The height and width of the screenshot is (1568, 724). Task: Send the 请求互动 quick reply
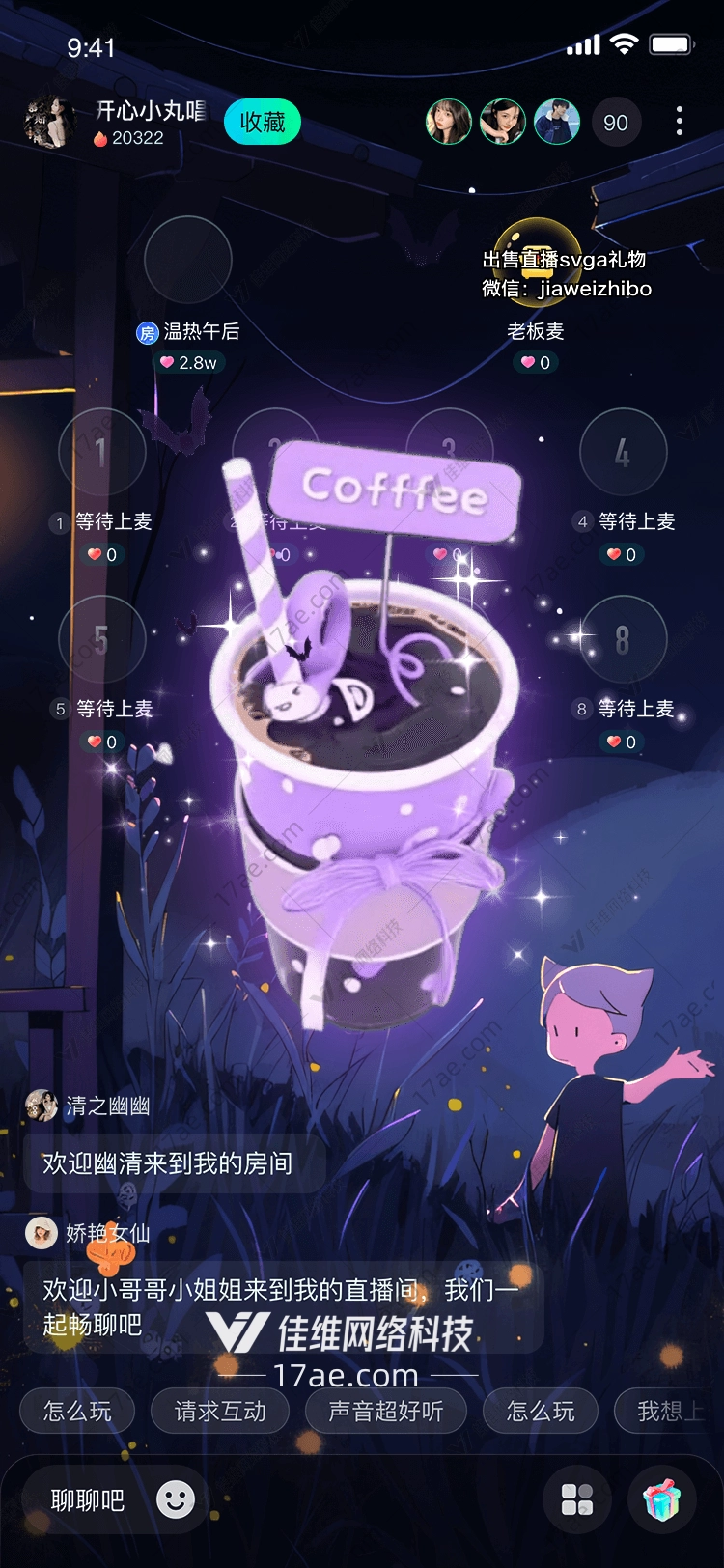220,1412
